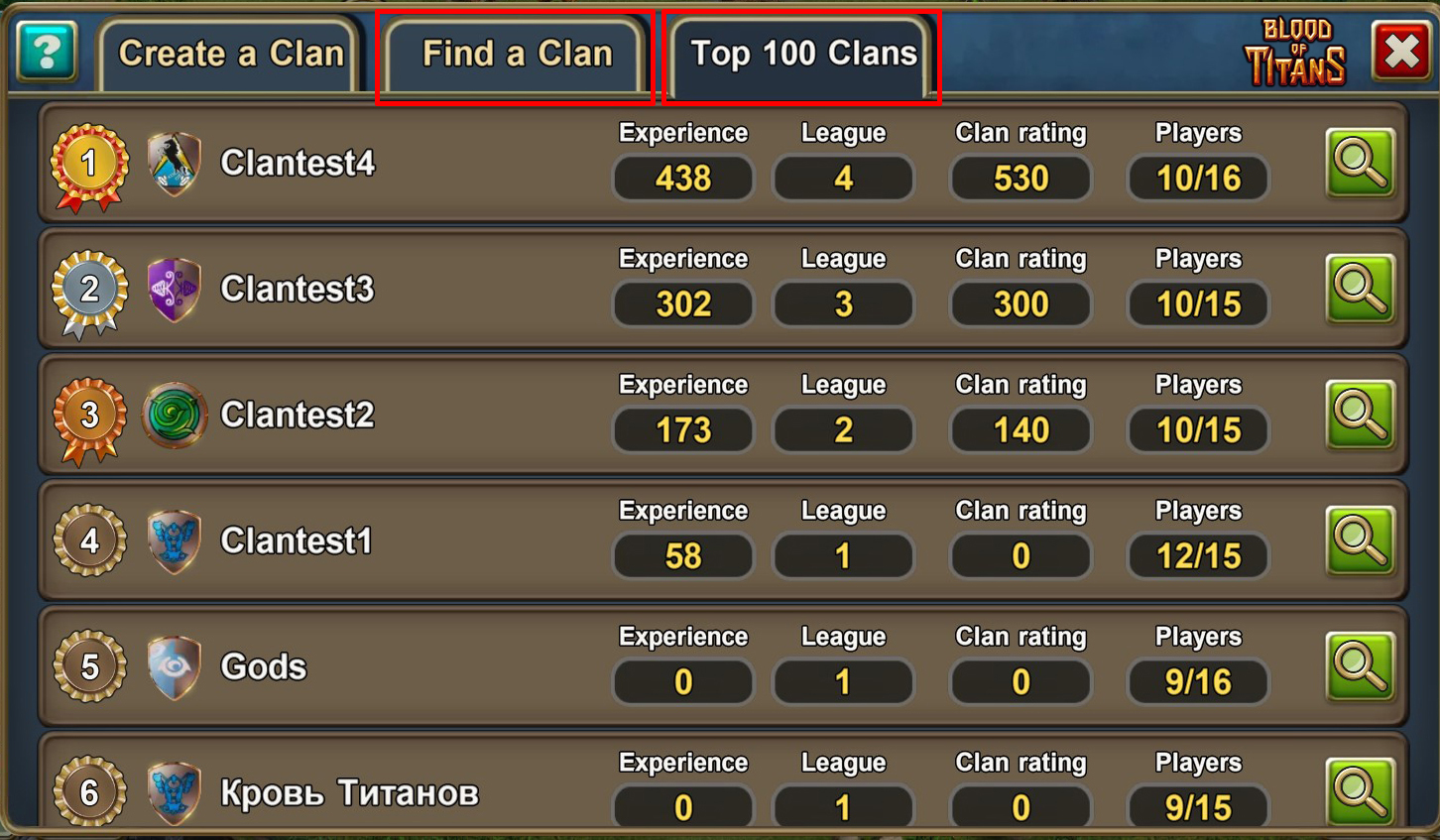Select the Clantest4 eagle clan emblem

[175, 166]
